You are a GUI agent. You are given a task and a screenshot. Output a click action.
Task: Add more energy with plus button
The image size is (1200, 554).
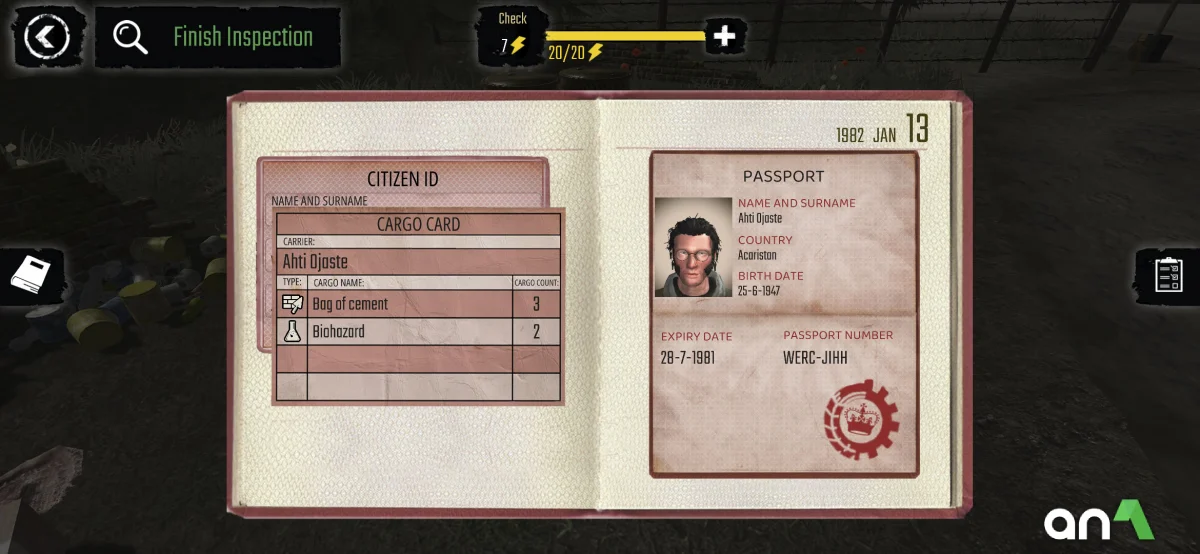pos(724,37)
